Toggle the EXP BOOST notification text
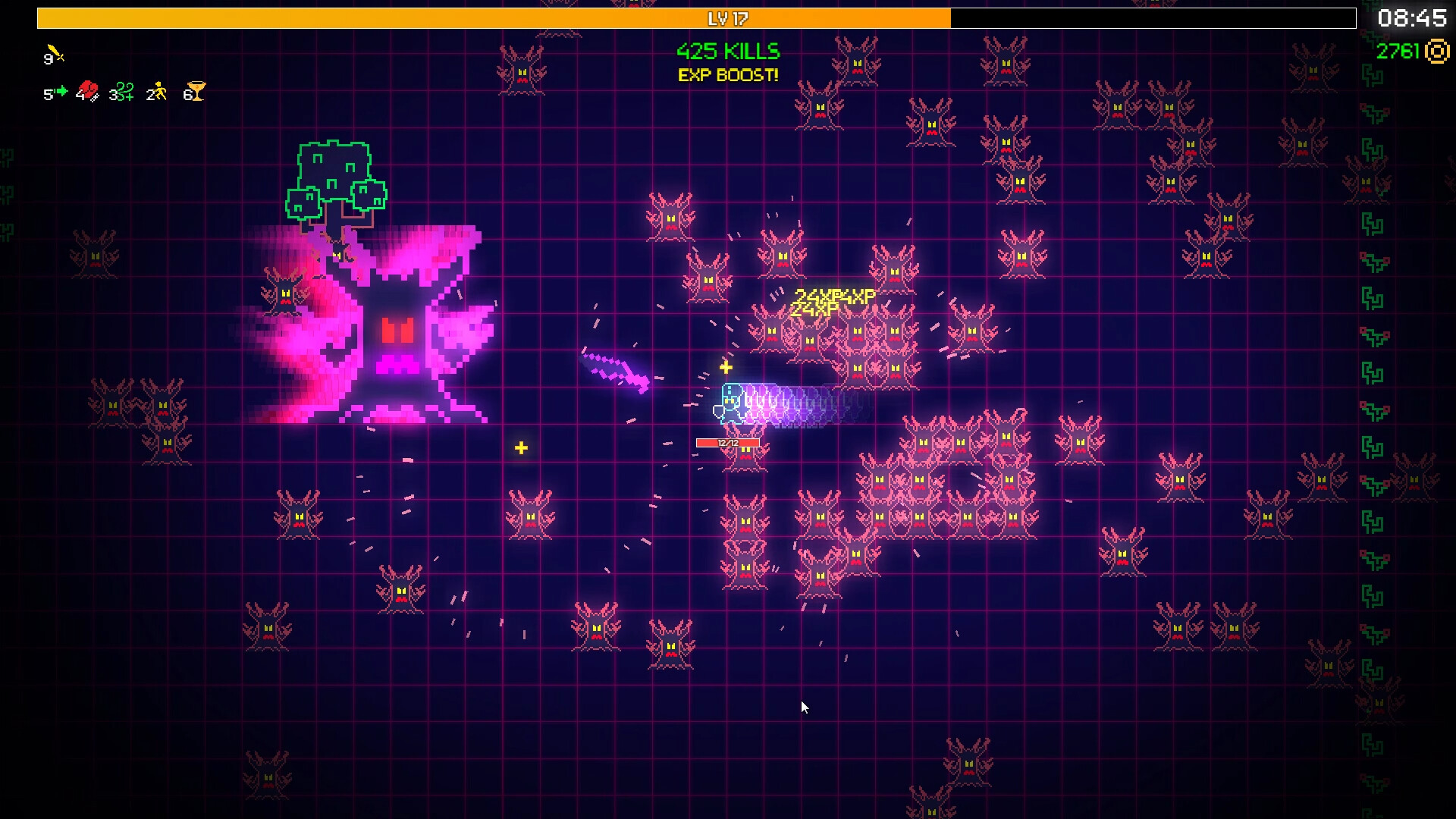This screenshot has height=819, width=1456. 726,75
